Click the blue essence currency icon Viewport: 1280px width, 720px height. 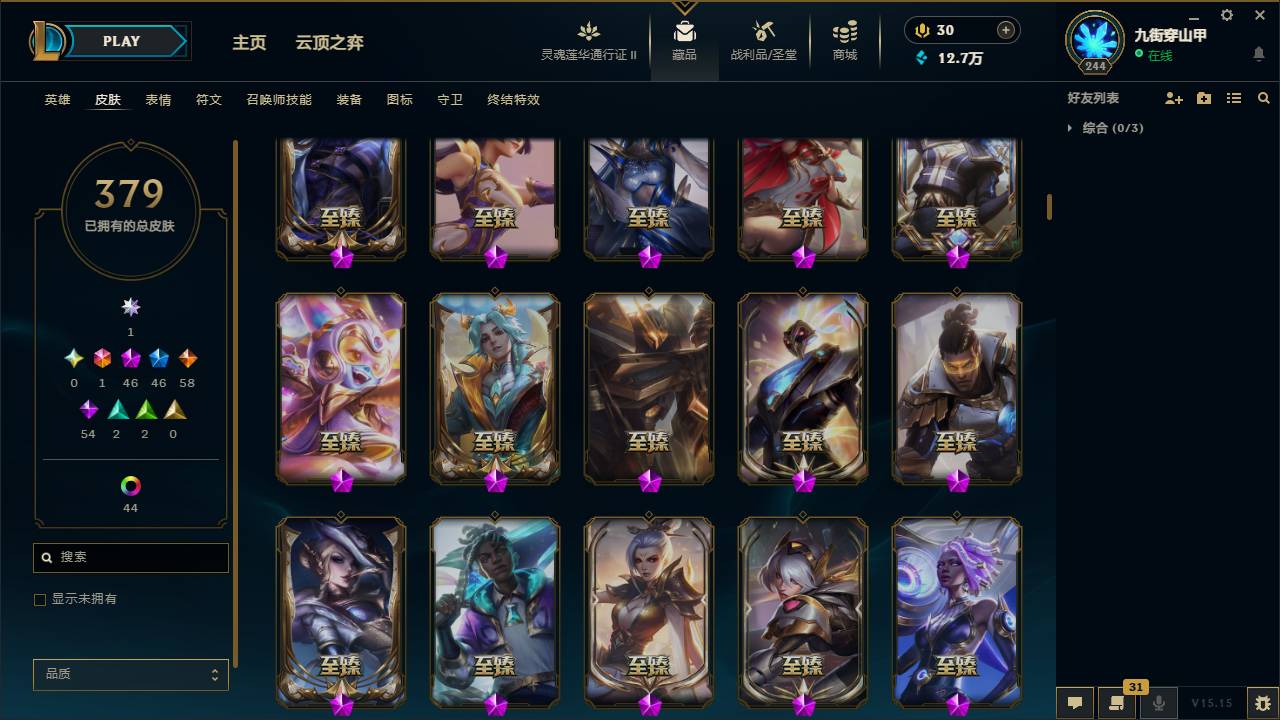(920, 59)
